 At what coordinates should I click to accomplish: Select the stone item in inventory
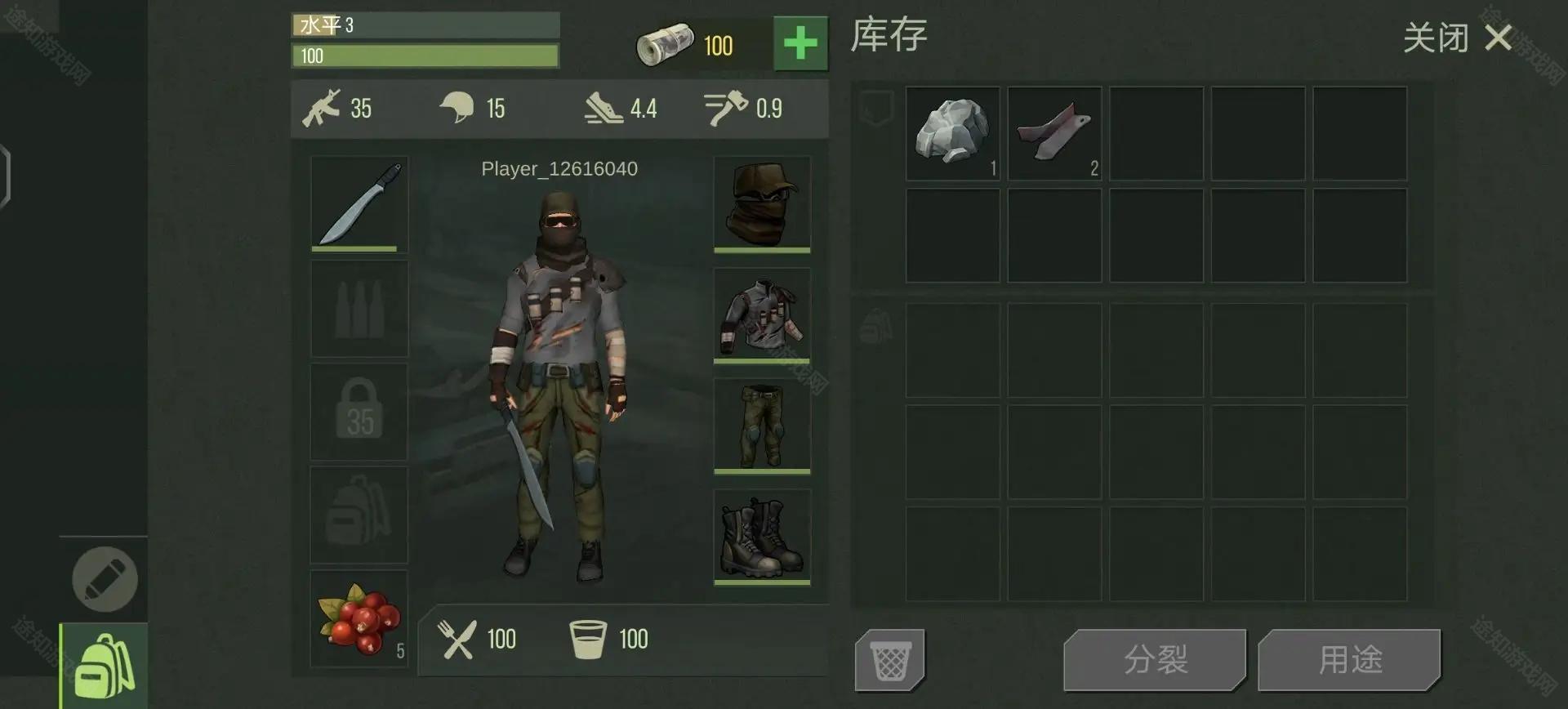click(x=952, y=133)
